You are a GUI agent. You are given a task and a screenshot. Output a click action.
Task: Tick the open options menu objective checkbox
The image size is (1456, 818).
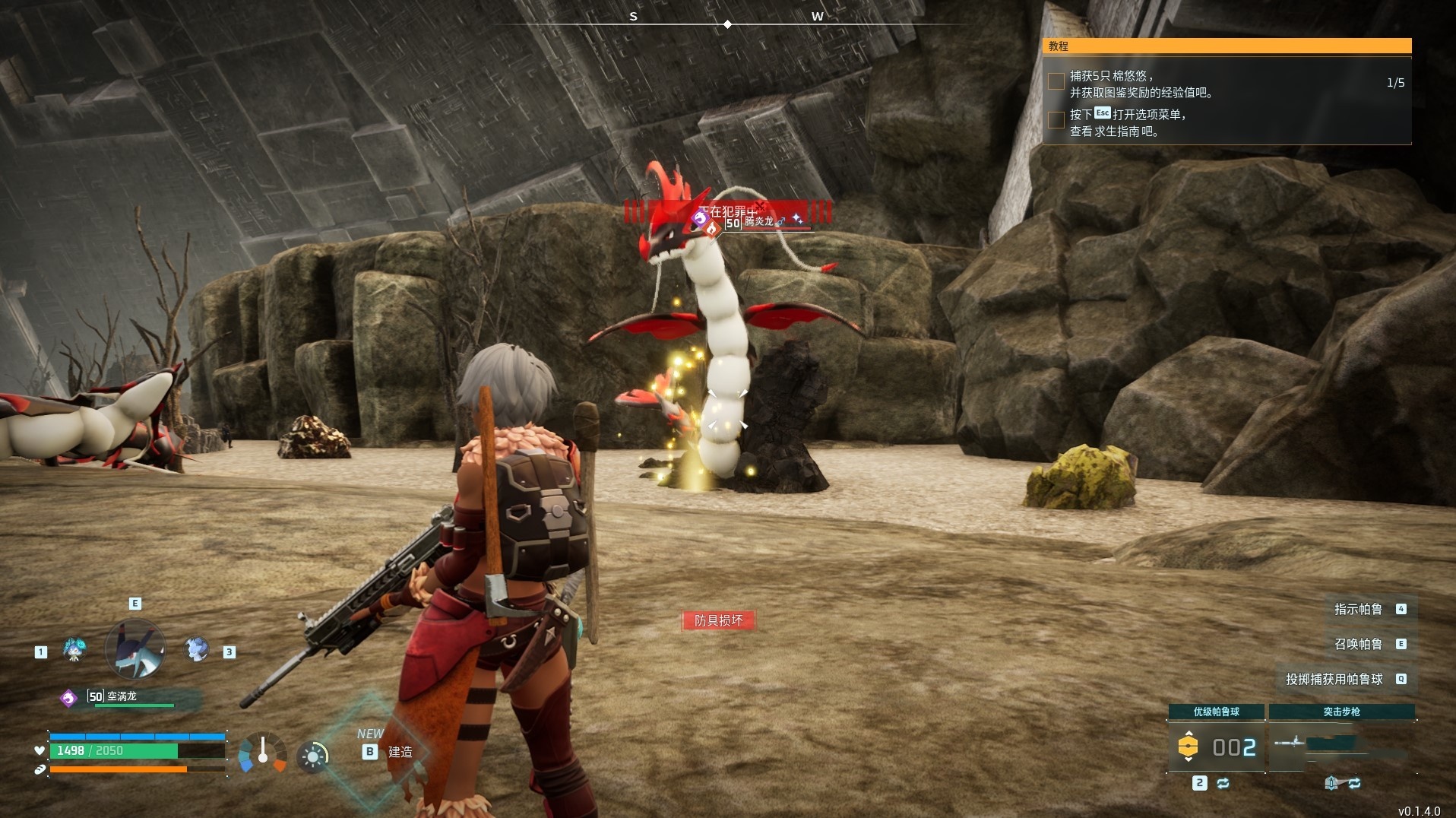1056,120
